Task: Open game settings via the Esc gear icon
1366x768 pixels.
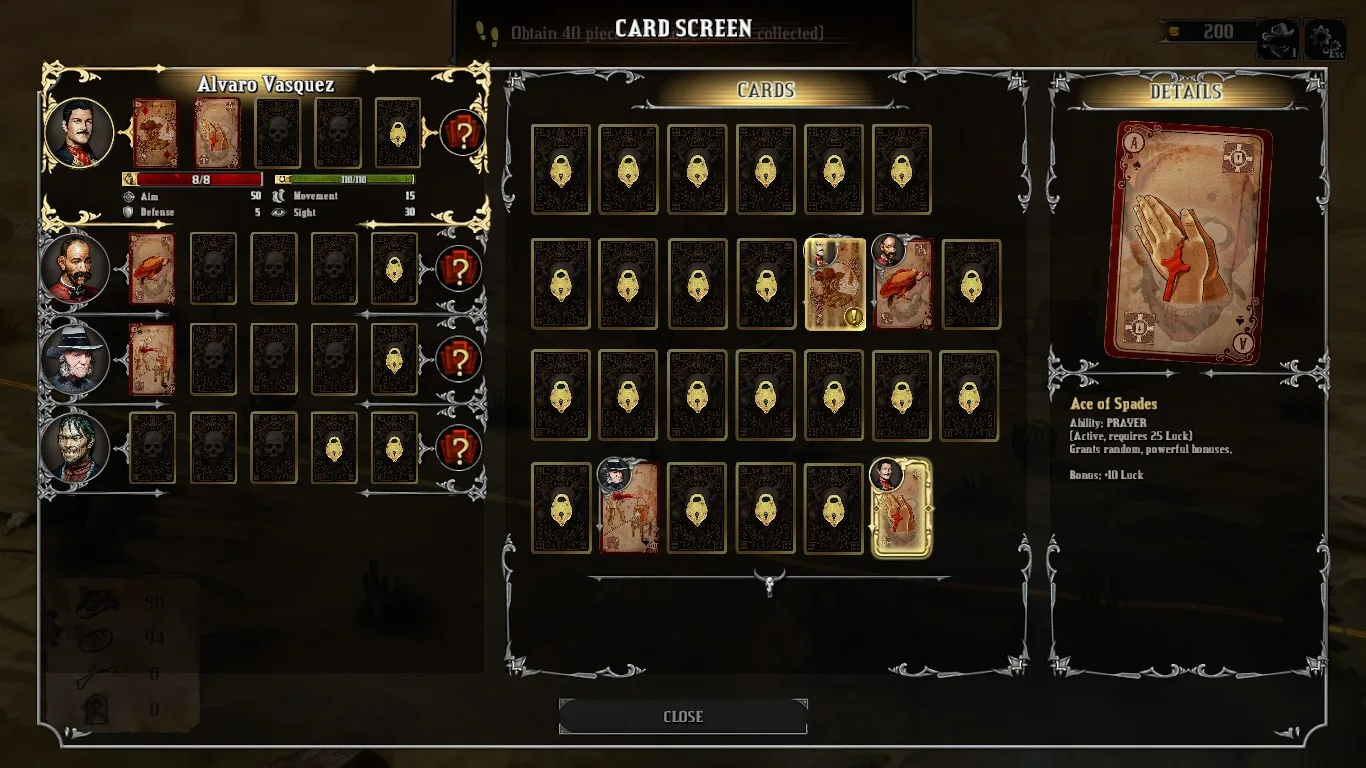Action: point(1330,31)
